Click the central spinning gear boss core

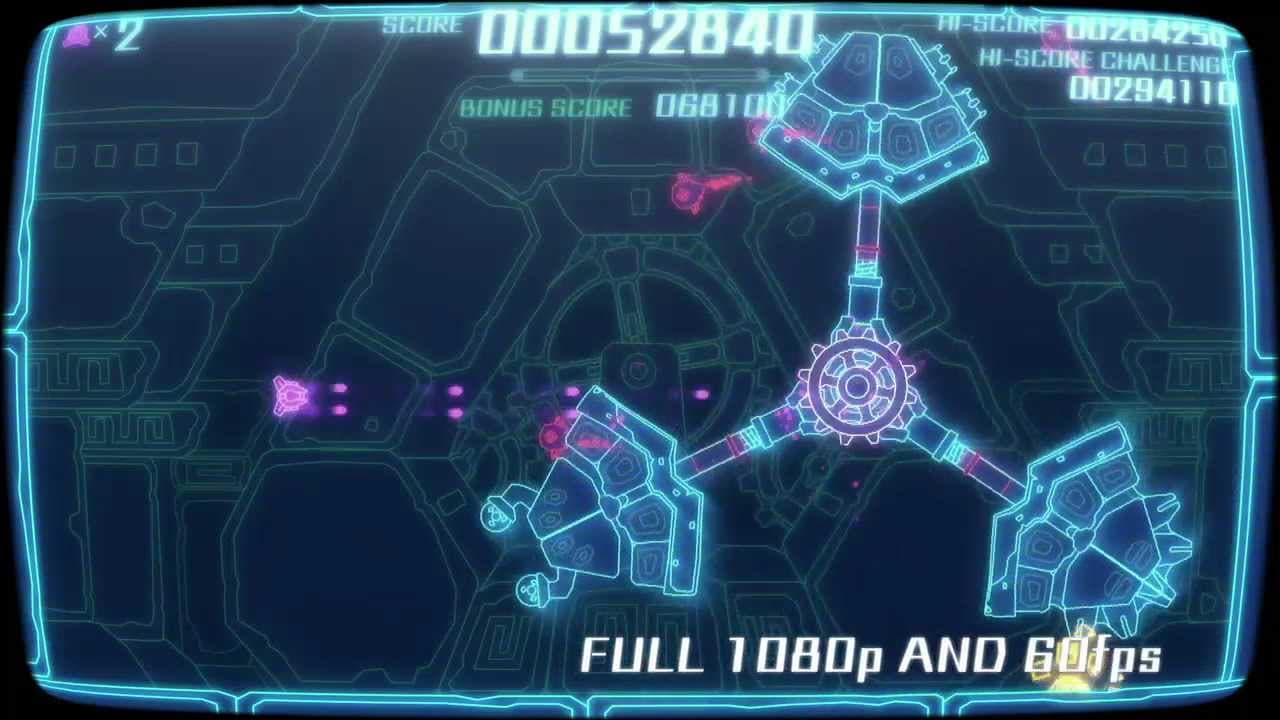[x=858, y=385]
